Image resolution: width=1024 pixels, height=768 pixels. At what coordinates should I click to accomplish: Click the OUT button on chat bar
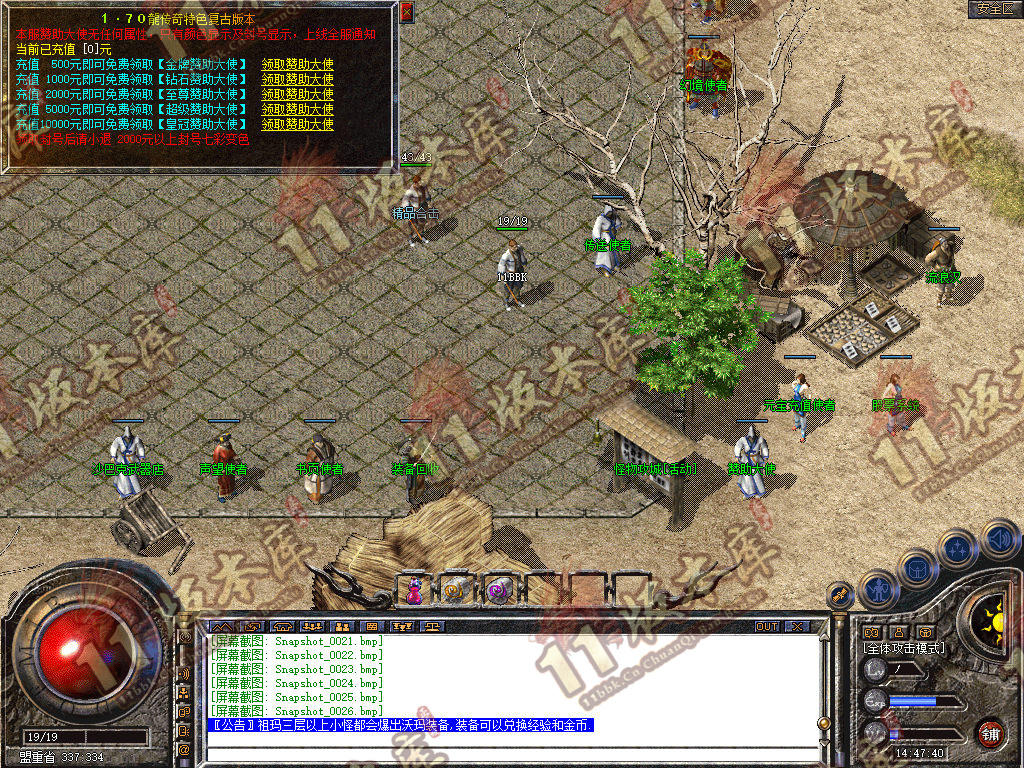click(x=767, y=627)
